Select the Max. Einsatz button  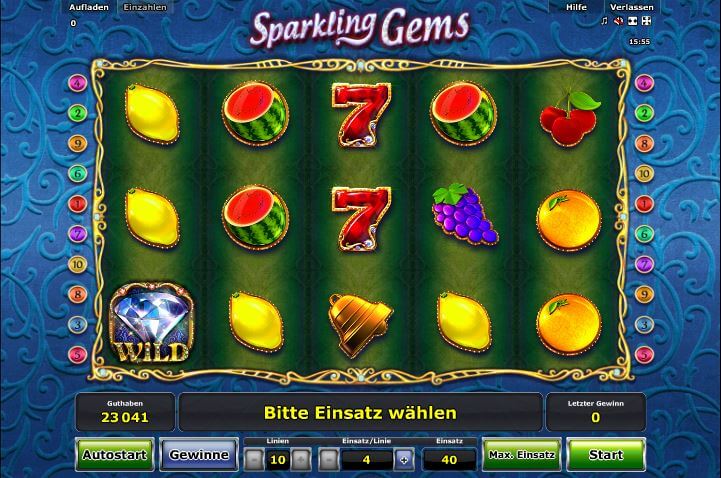click(521, 455)
